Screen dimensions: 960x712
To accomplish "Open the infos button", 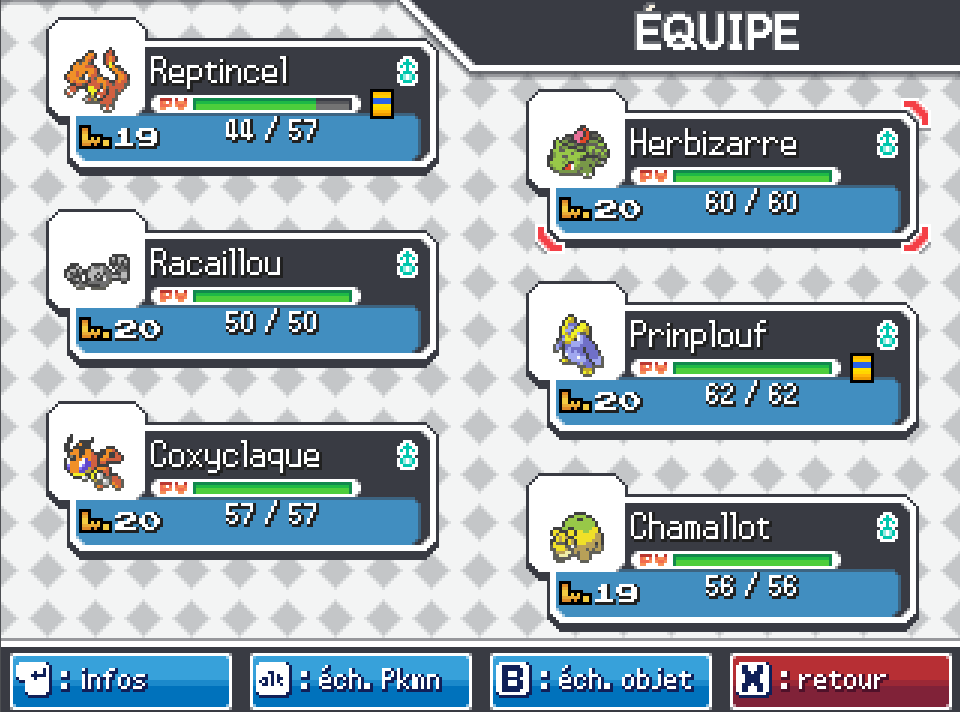I will pos(121,681).
